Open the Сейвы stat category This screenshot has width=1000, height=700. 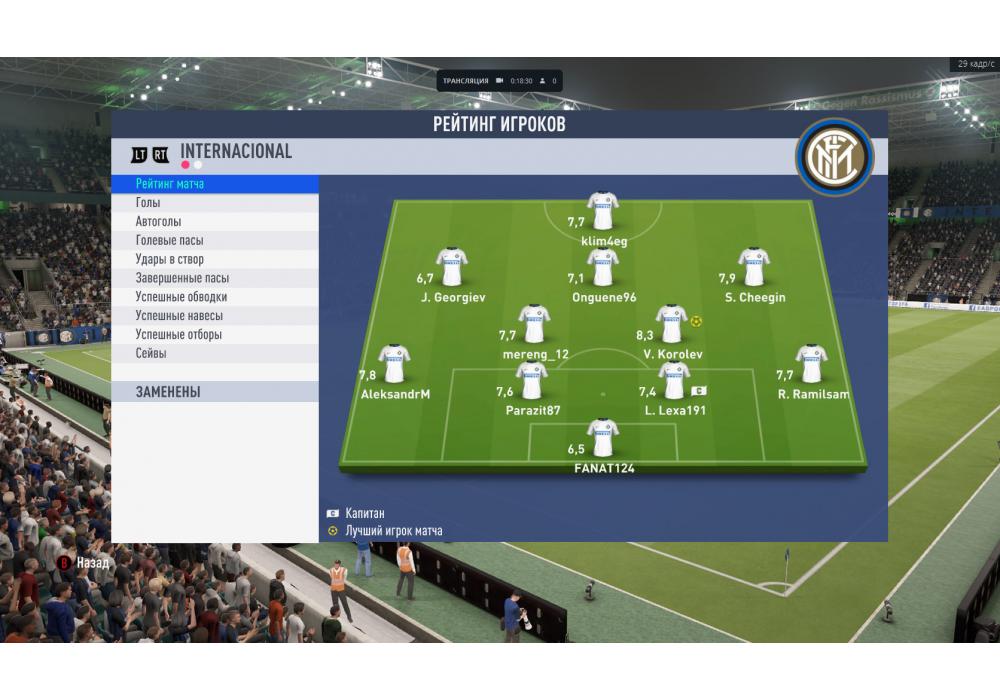215,354
